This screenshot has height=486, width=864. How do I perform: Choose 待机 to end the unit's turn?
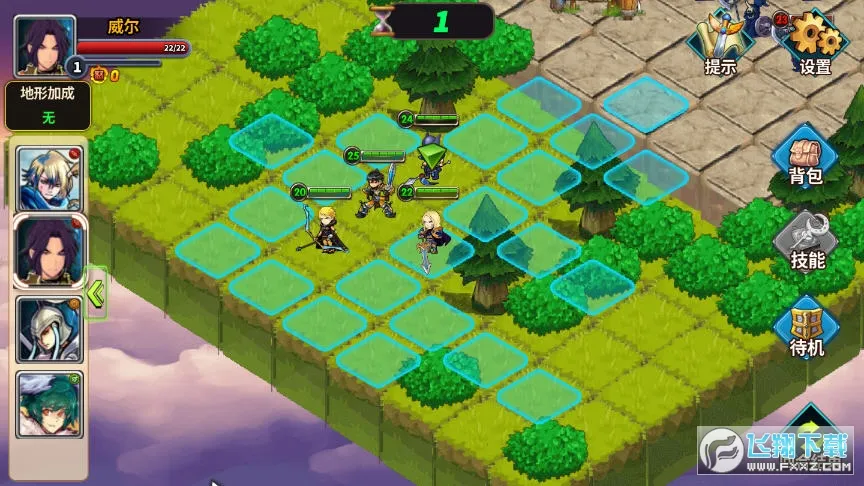tap(806, 328)
